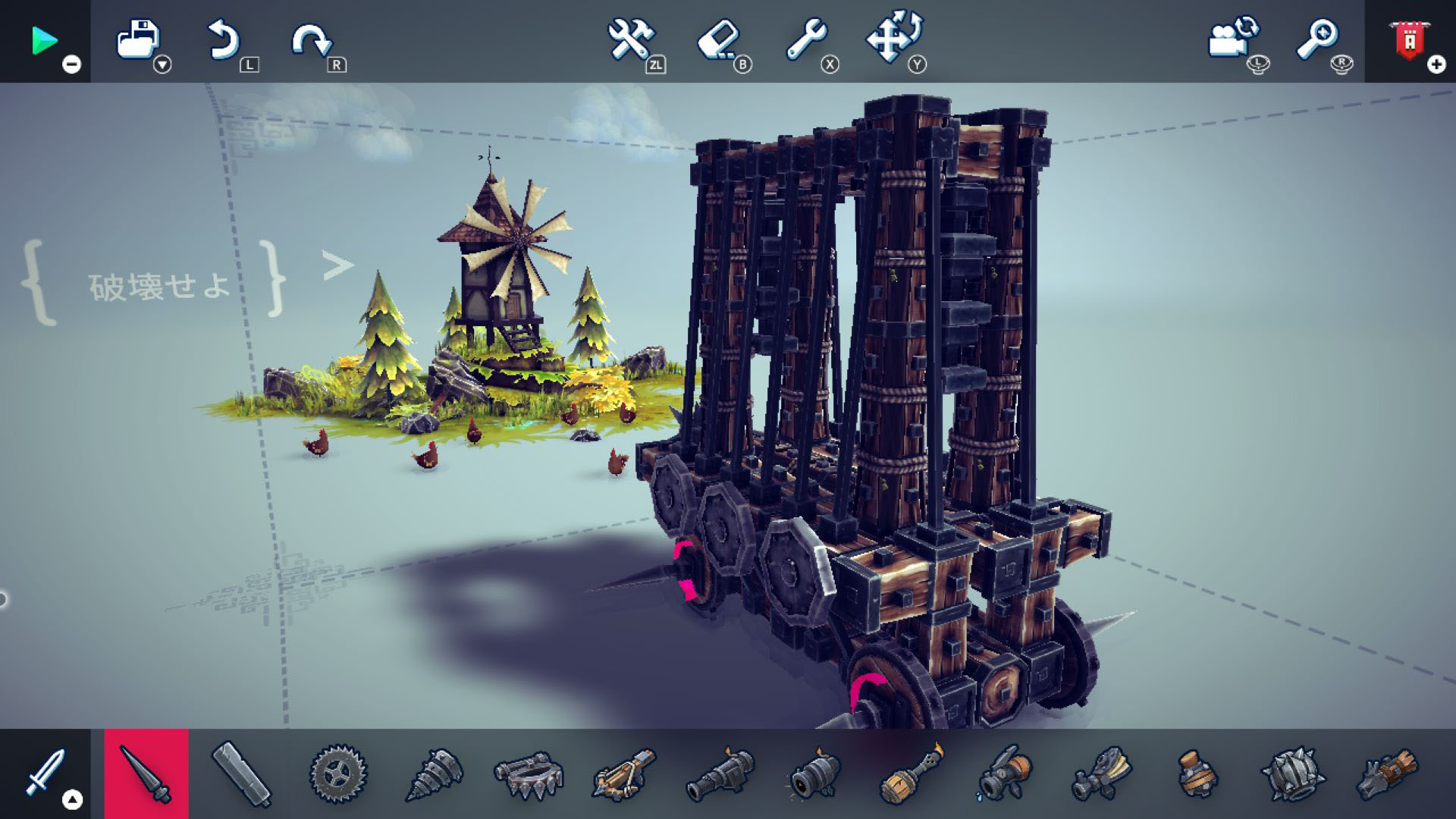Pick the metal blade block
The image size is (1456, 819).
pyautogui.click(x=242, y=773)
